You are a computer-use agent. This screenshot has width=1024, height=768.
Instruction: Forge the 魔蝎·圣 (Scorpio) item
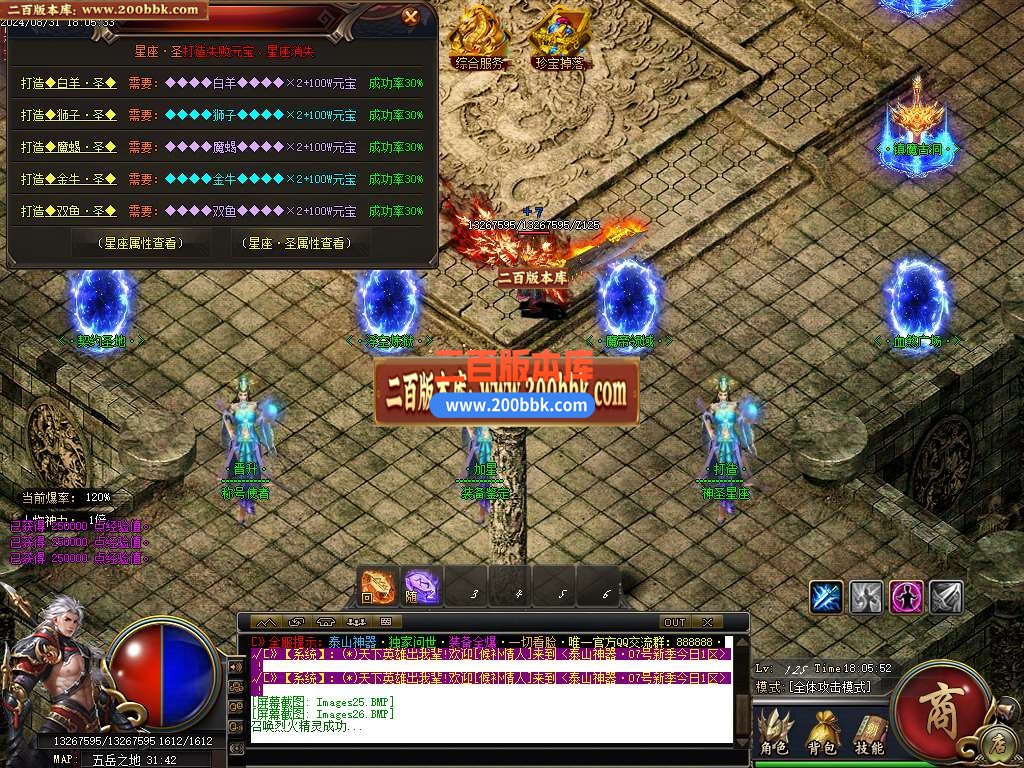pyautogui.click(x=69, y=148)
